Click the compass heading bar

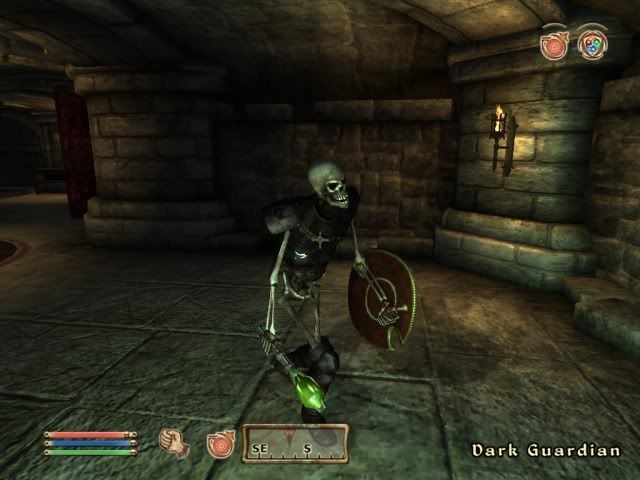click(x=294, y=443)
